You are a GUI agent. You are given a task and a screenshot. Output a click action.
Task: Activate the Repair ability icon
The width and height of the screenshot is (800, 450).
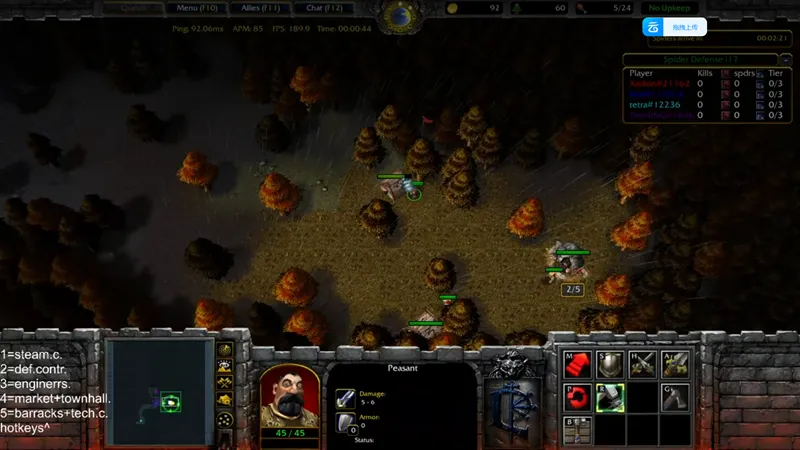click(609, 398)
